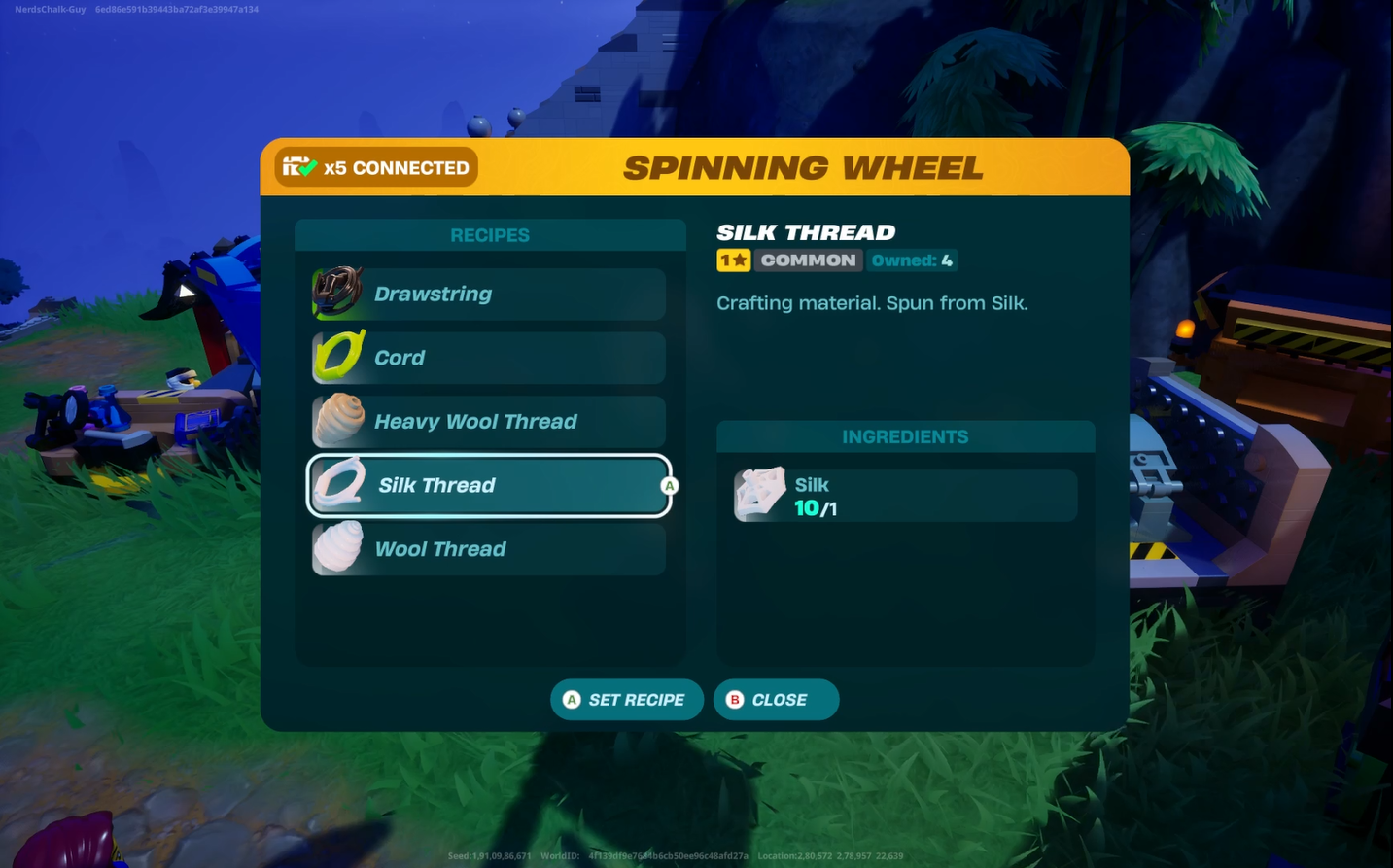The width and height of the screenshot is (1393, 868).
Task: Click the Silk ingredient slot
Action: pyautogui.click(x=905, y=496)
